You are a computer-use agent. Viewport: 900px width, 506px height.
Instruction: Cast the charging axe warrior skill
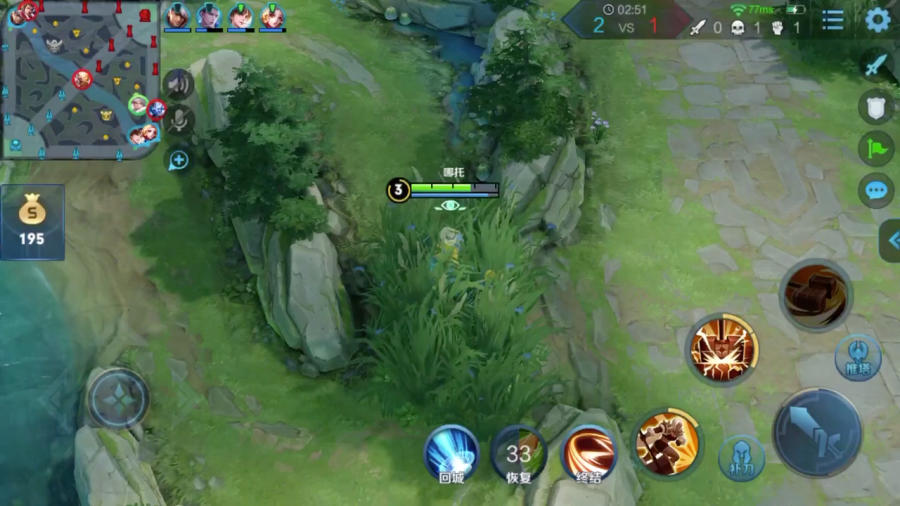coord(667,439)
